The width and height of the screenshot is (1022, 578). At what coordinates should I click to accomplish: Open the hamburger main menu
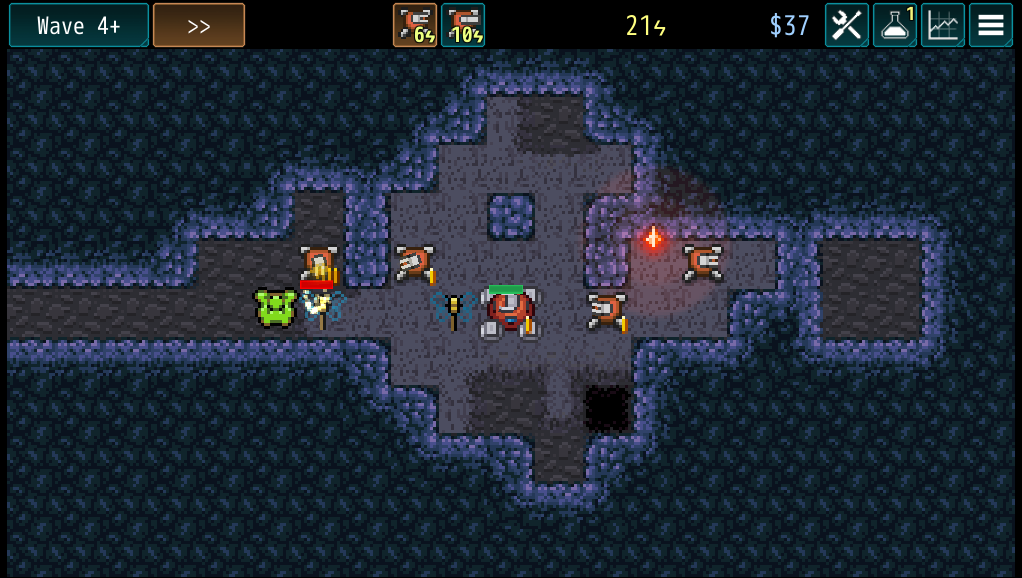click(x=991, y=25)
